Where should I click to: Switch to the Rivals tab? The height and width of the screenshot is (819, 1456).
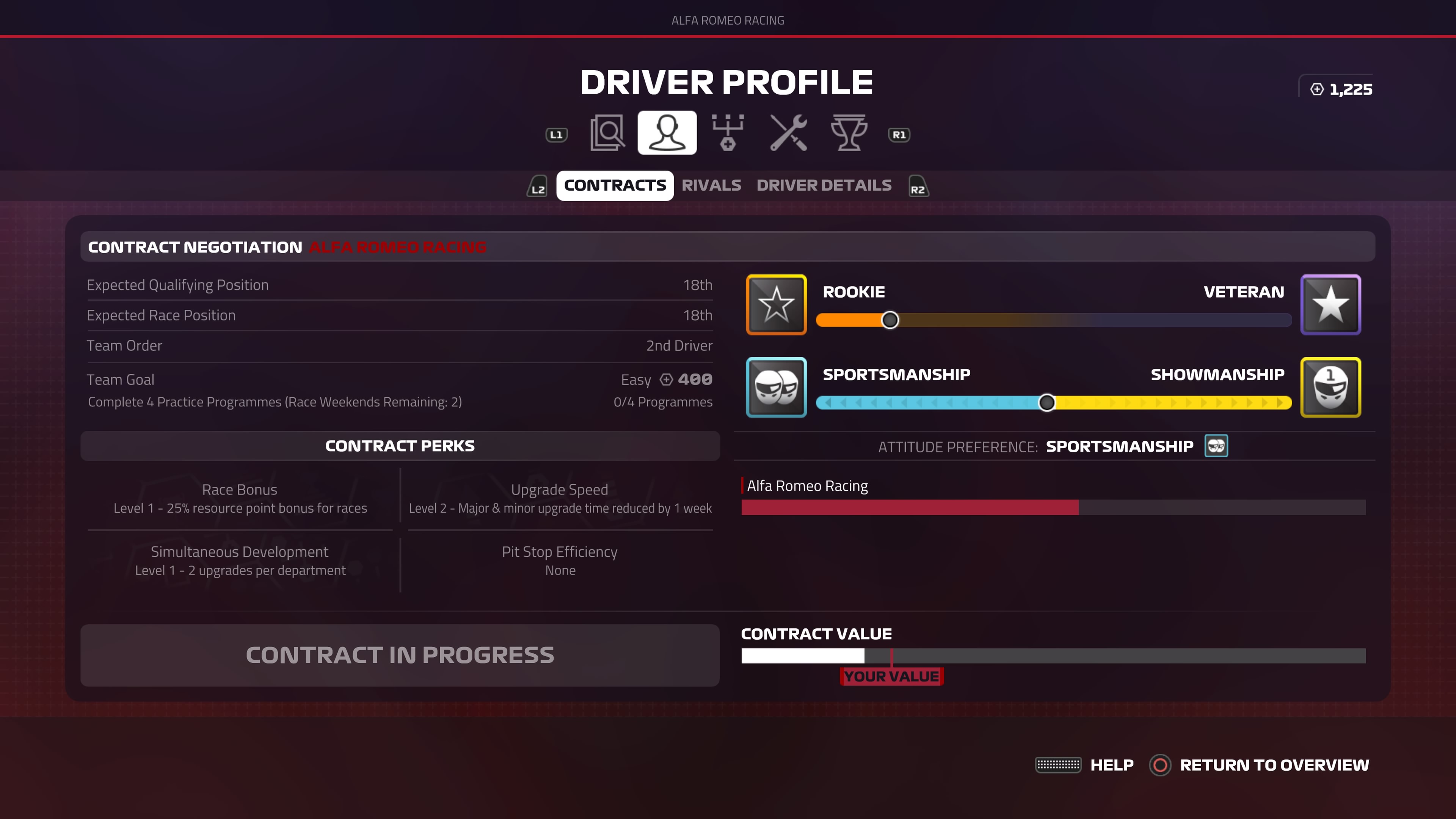click(711, 185)
